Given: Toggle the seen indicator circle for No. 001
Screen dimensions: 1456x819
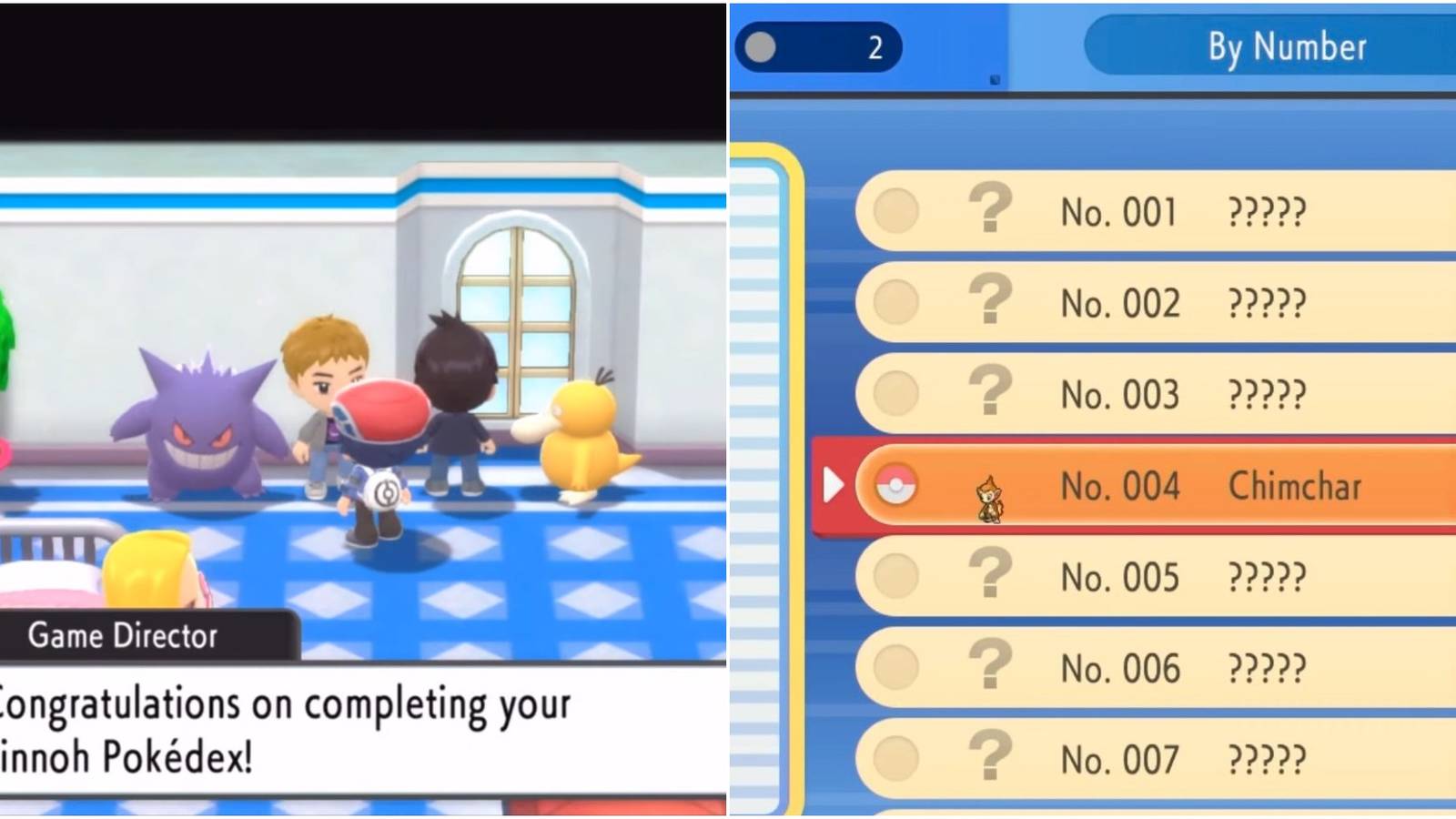Looking at the screenshot, I should (896, 209).
